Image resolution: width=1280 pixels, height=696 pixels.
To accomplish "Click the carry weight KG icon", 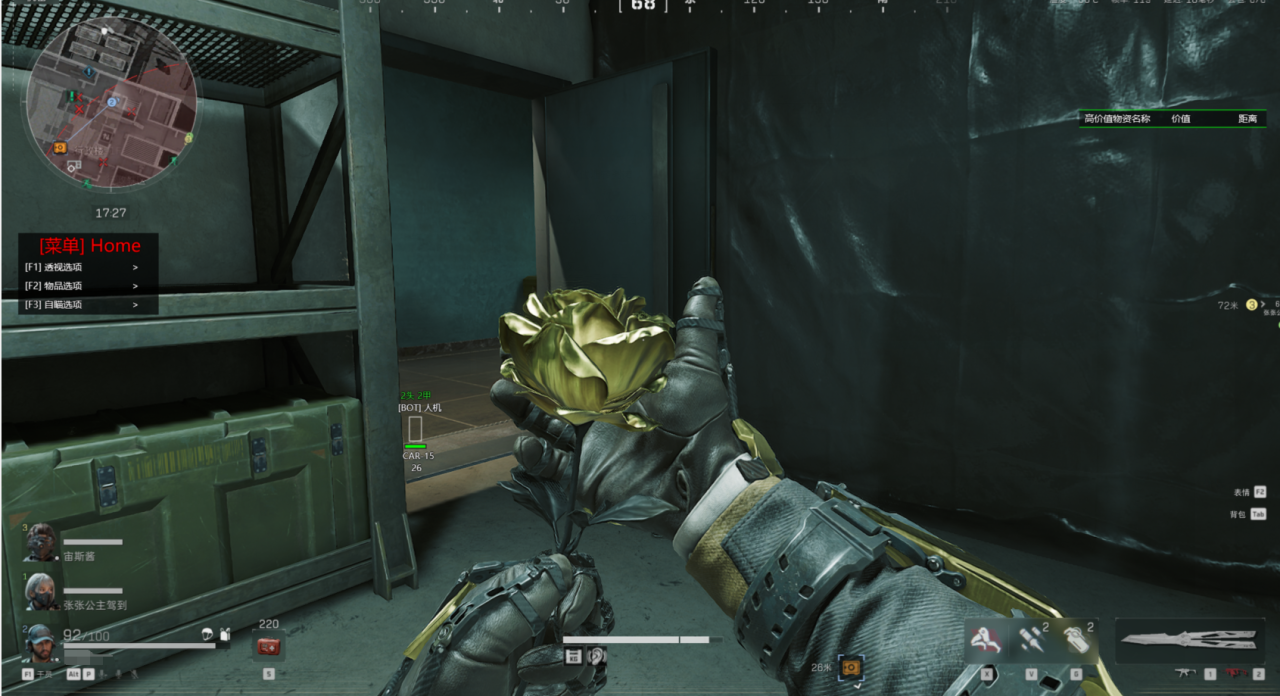I will point(573,656).
